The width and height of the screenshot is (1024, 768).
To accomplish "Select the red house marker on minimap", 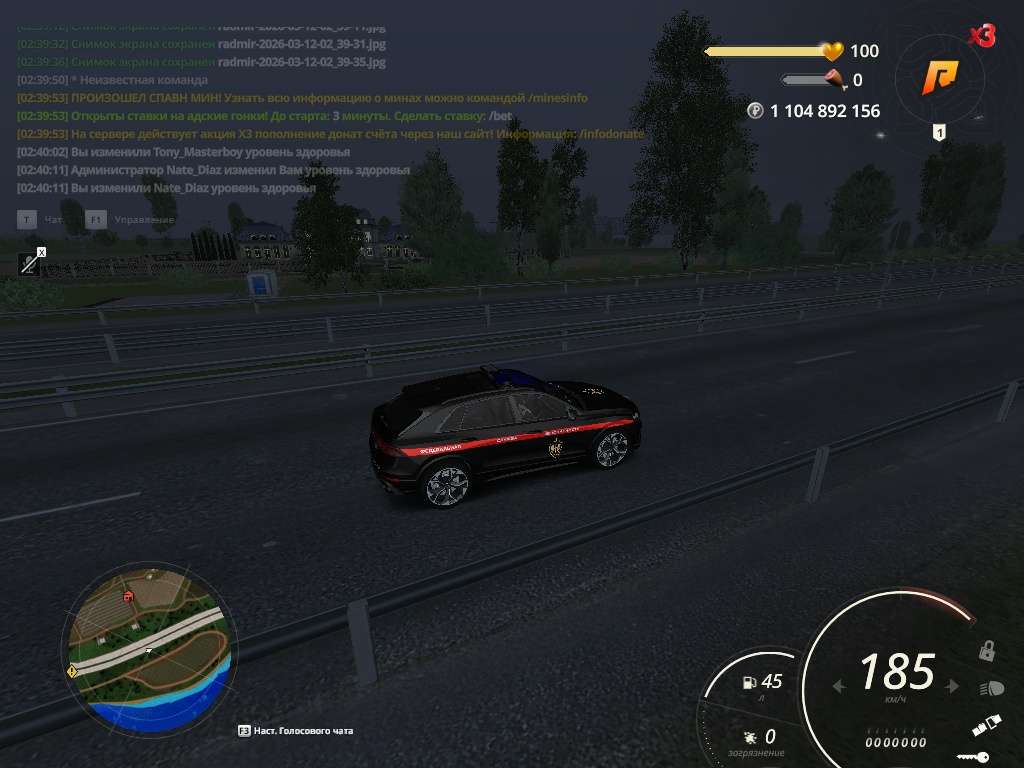I will [128, 596].
